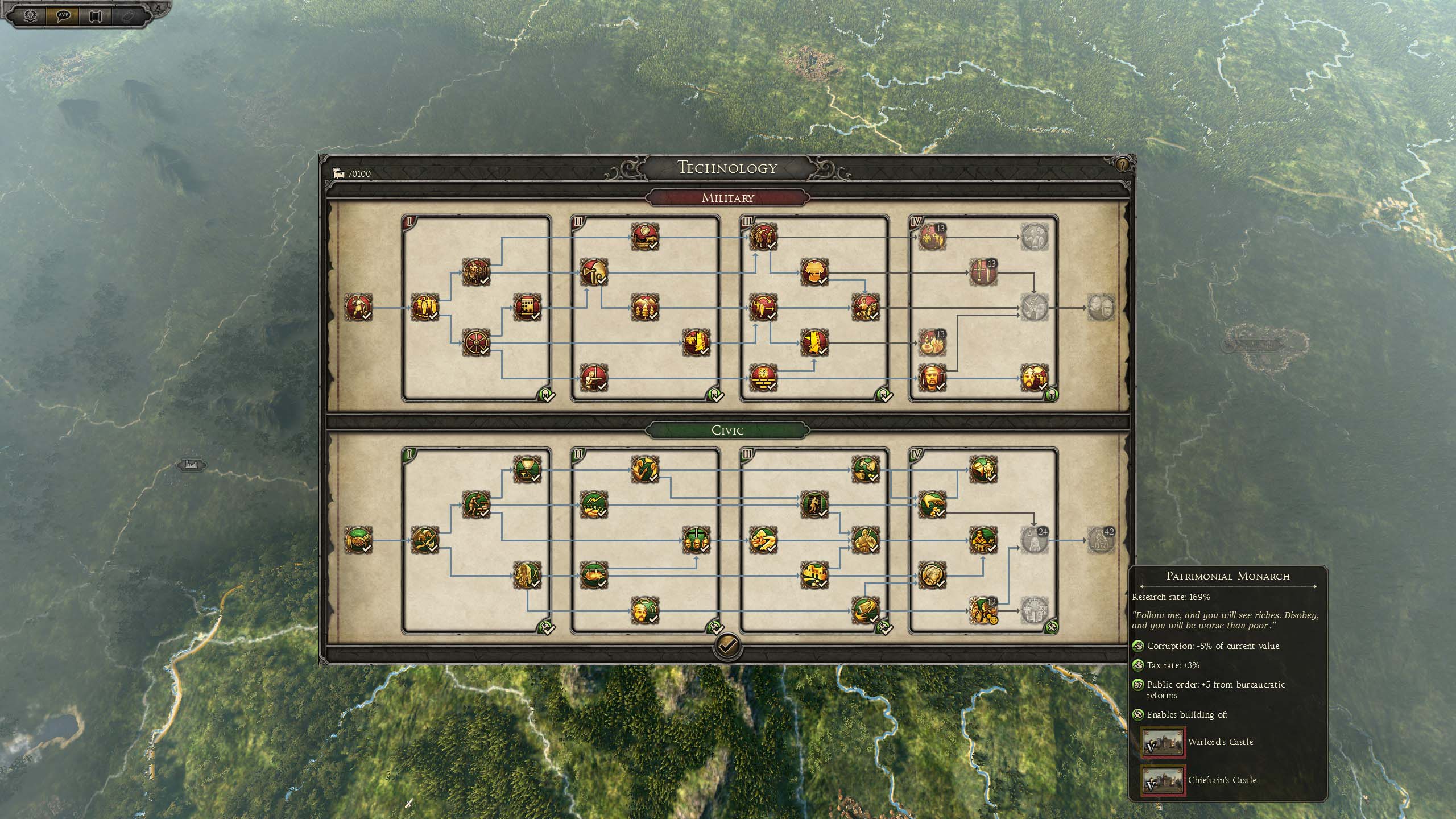Click the AVE speech bubble toolbar button
Image resolution: width=1456 pixels, height=819 pixels.
(x=63, y=15)
